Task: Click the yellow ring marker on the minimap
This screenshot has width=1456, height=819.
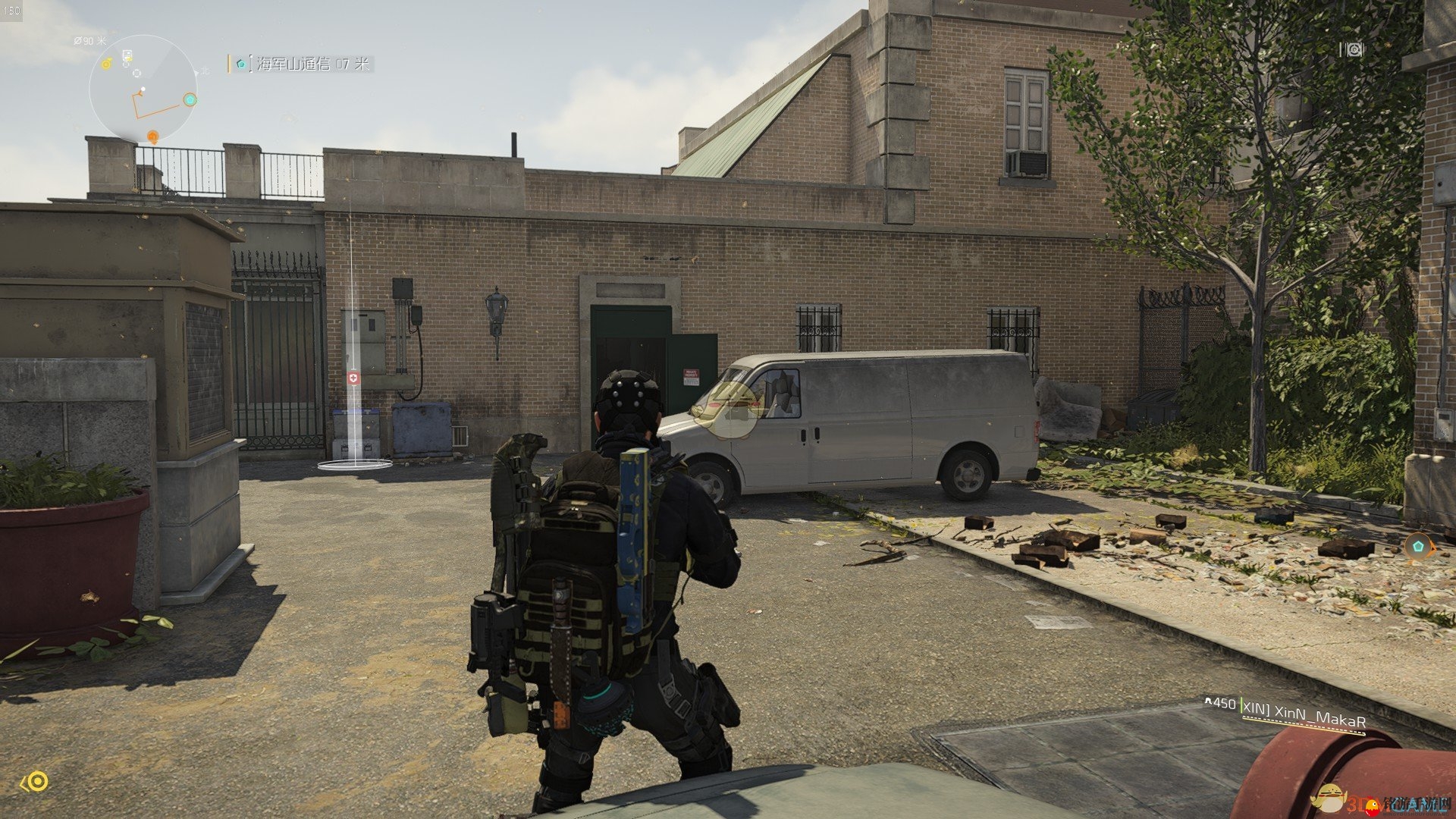Action: click(107, 64)
